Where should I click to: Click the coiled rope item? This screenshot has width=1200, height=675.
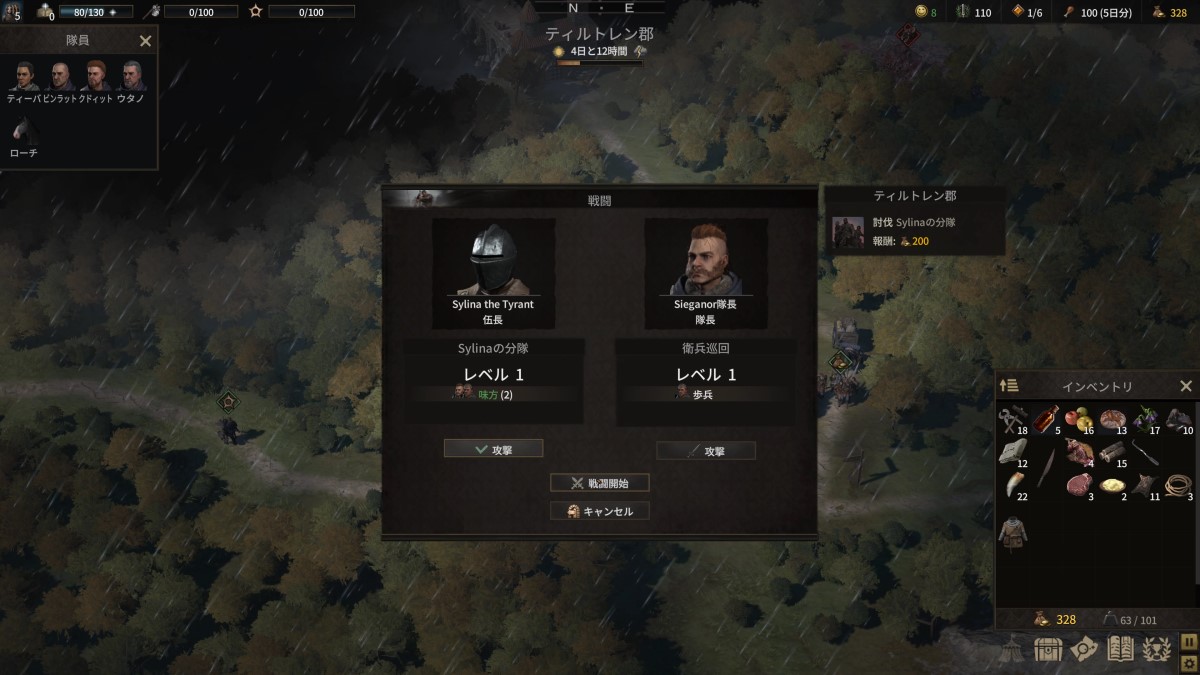pos(1180,485)
